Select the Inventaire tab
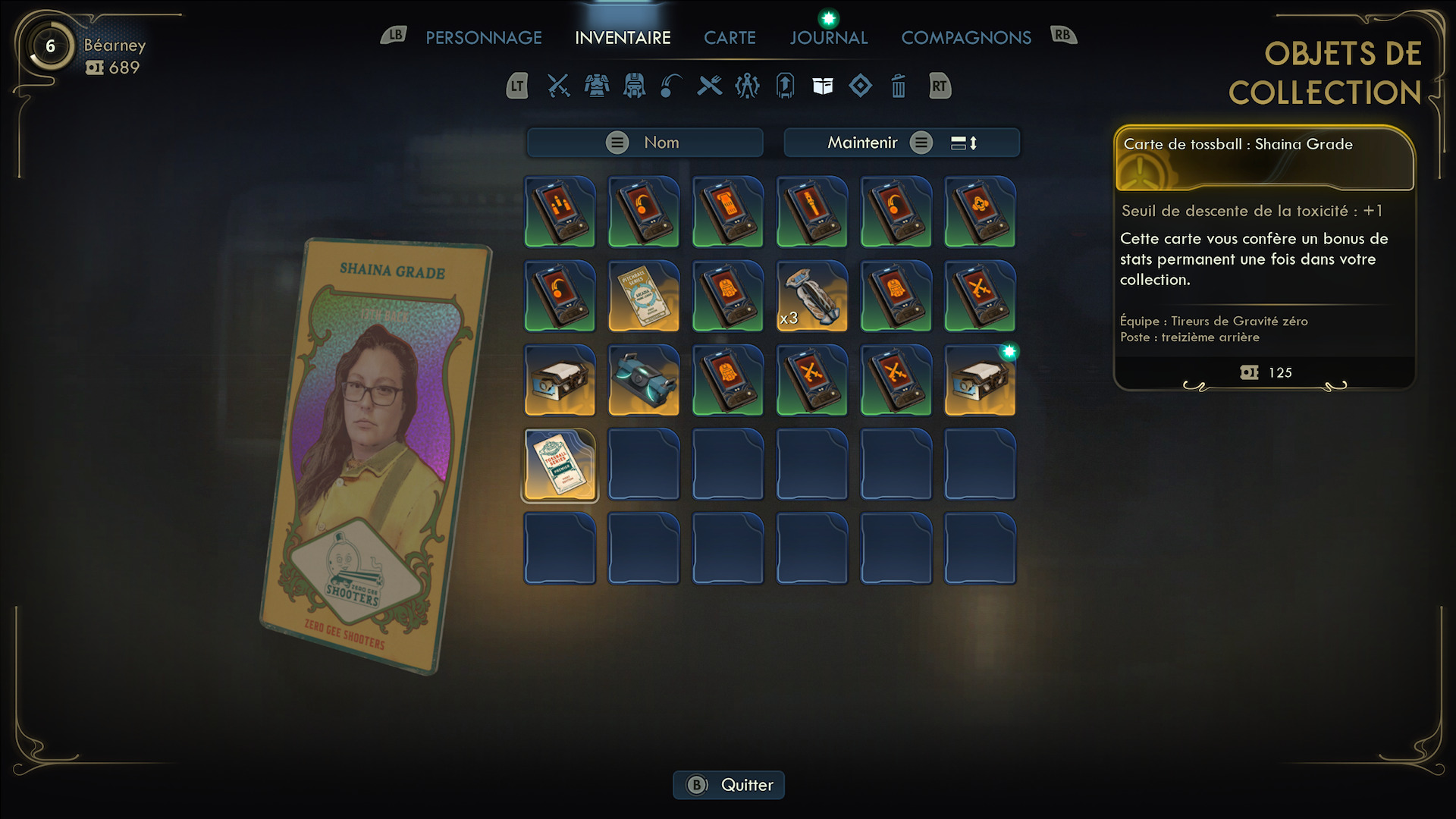Viewport: 1456px width, 819px height. (x=623, y=38)
